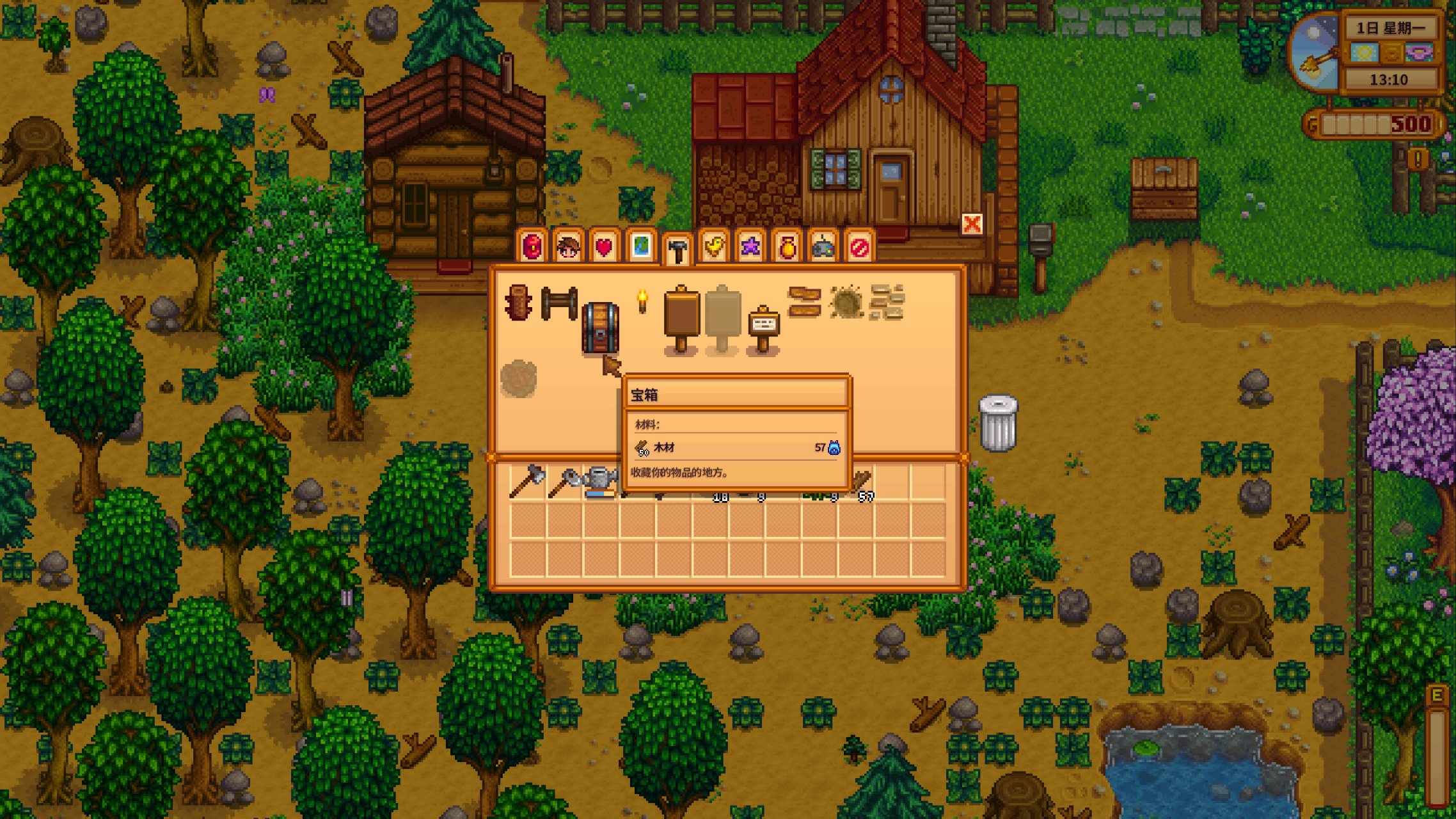
Task: Open the character portrait skills tab
Action: pyautogui.click(x=568, y=246)
